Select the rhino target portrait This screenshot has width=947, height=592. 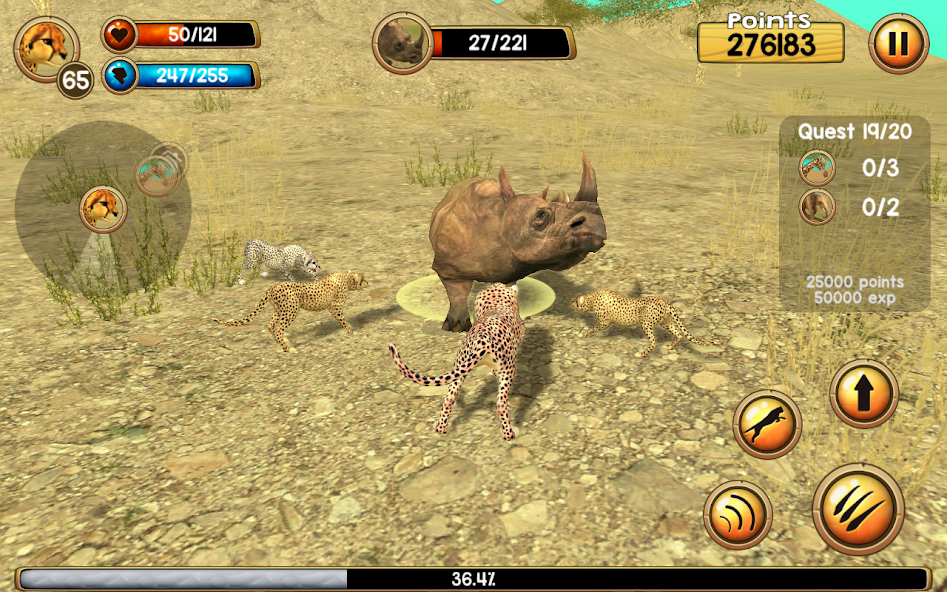click(403, 43)
